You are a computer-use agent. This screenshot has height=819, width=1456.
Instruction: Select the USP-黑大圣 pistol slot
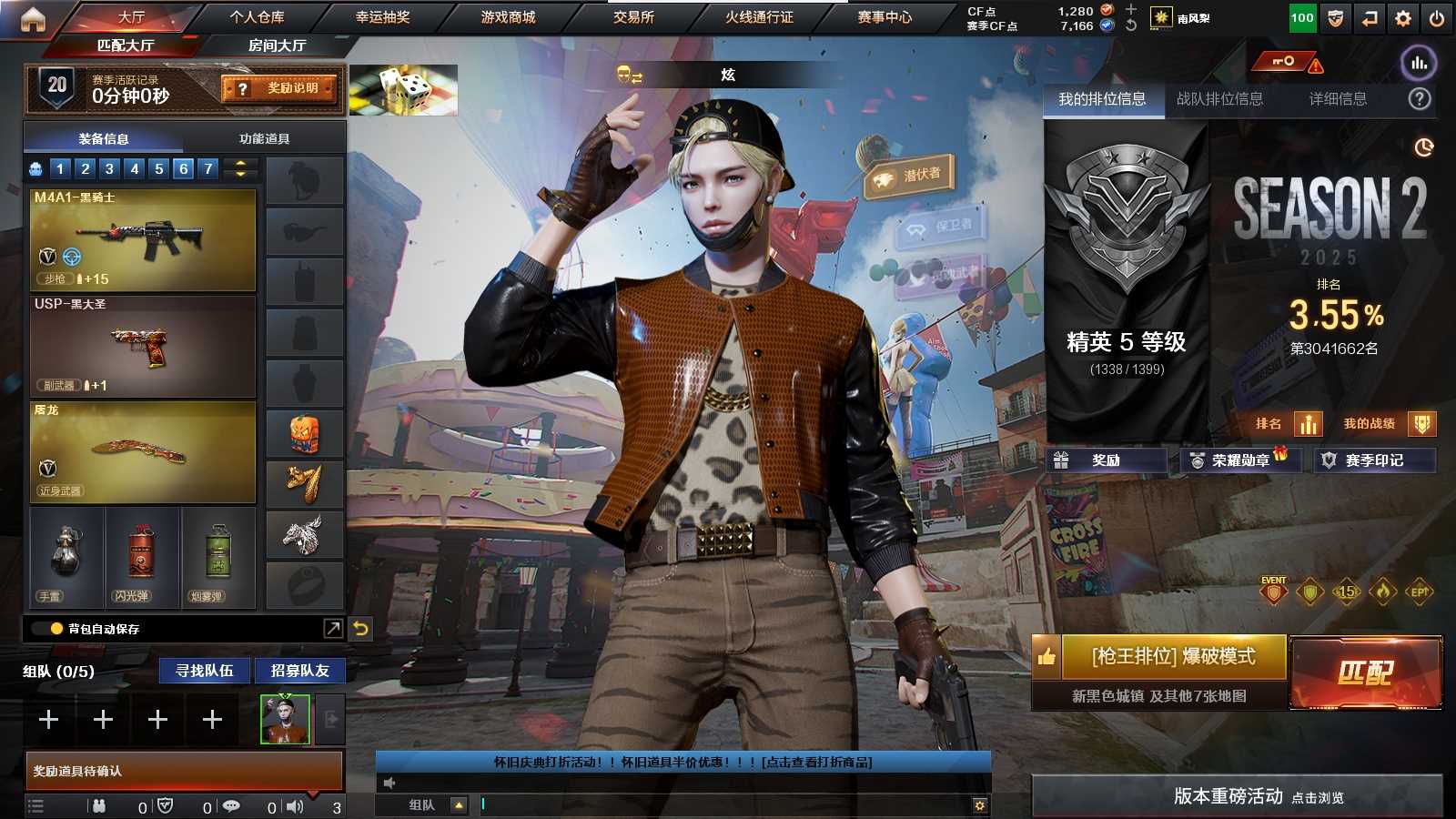tap(143, 346)
